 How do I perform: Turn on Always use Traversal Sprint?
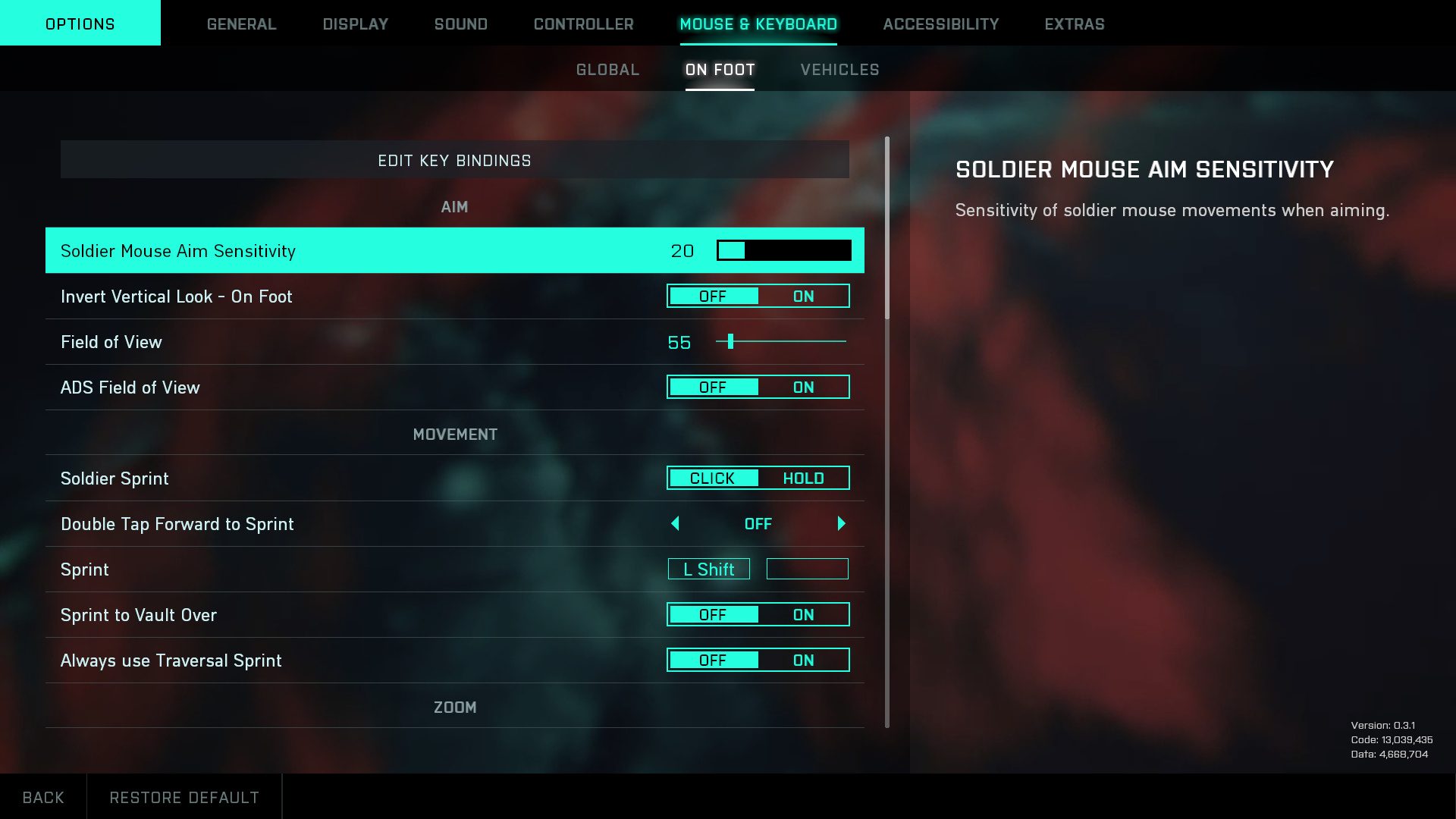click(804, 660)
